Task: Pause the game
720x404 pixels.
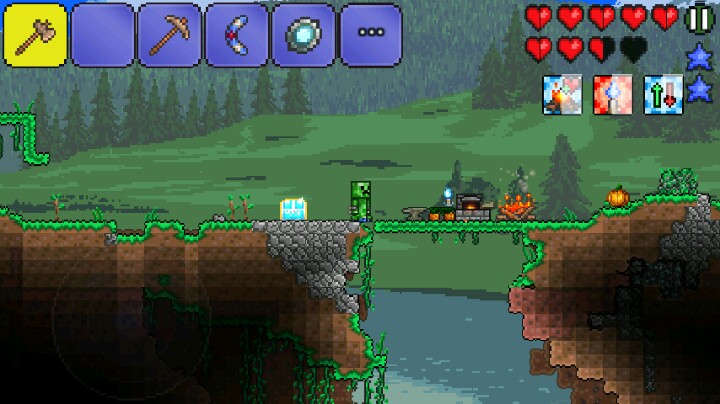Action: coord(700,18)
